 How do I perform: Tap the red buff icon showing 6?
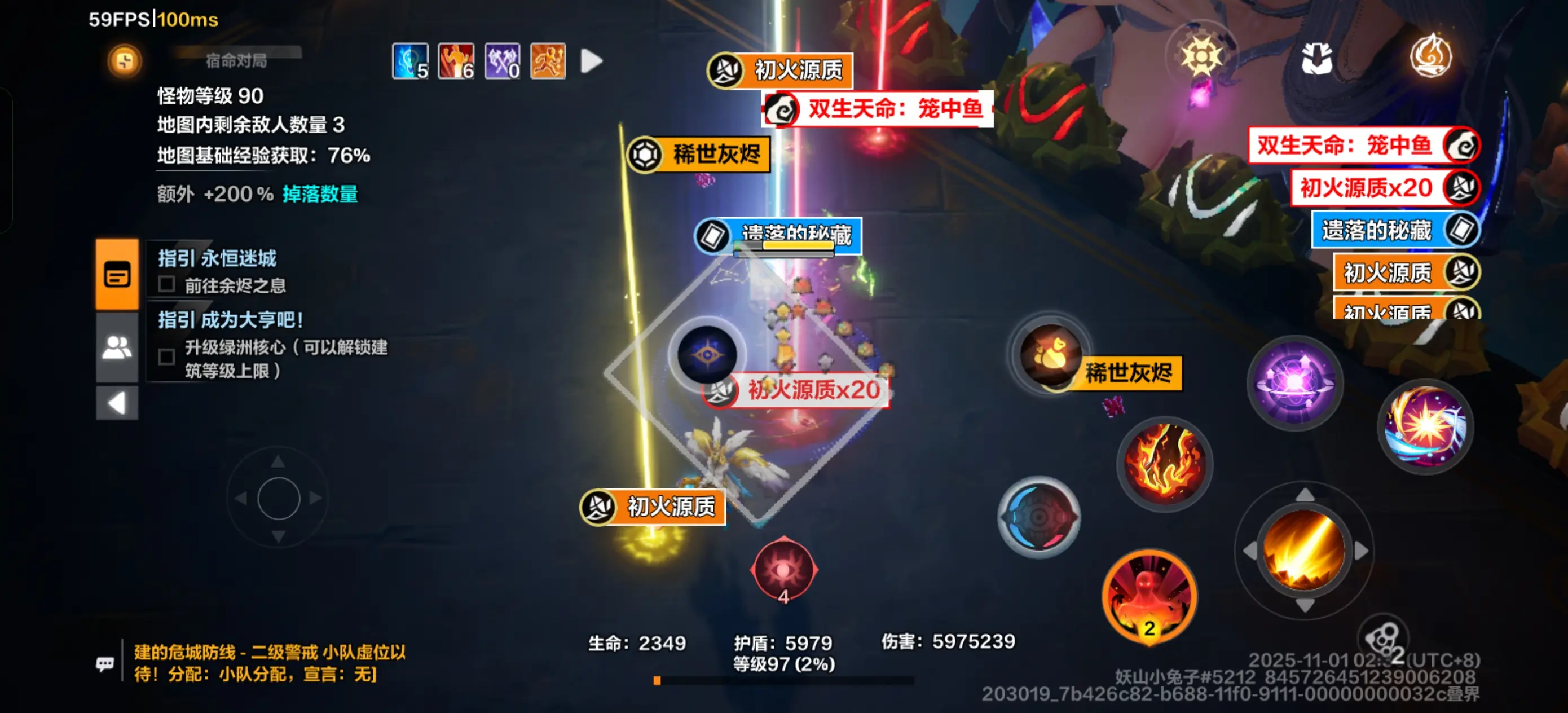tap(455, 61)
